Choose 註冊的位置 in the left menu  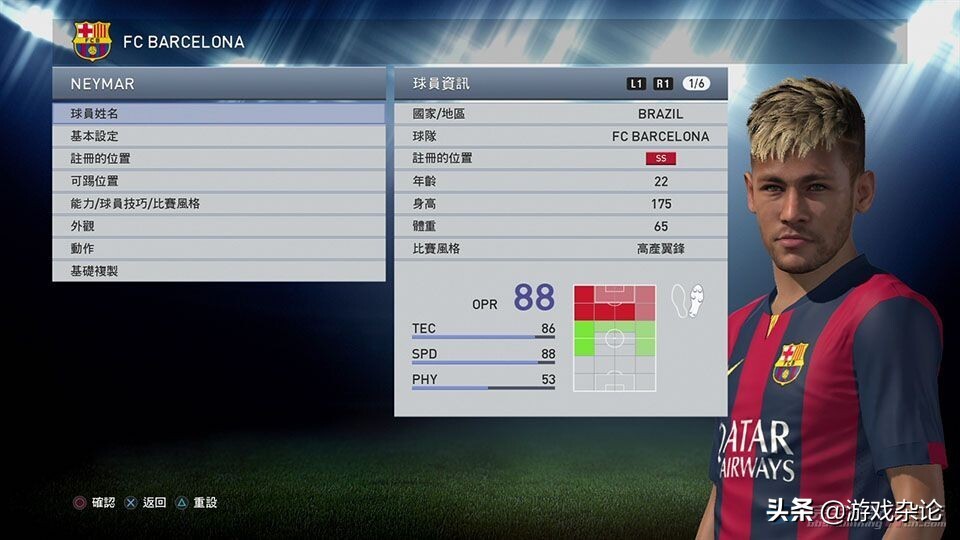218,158
